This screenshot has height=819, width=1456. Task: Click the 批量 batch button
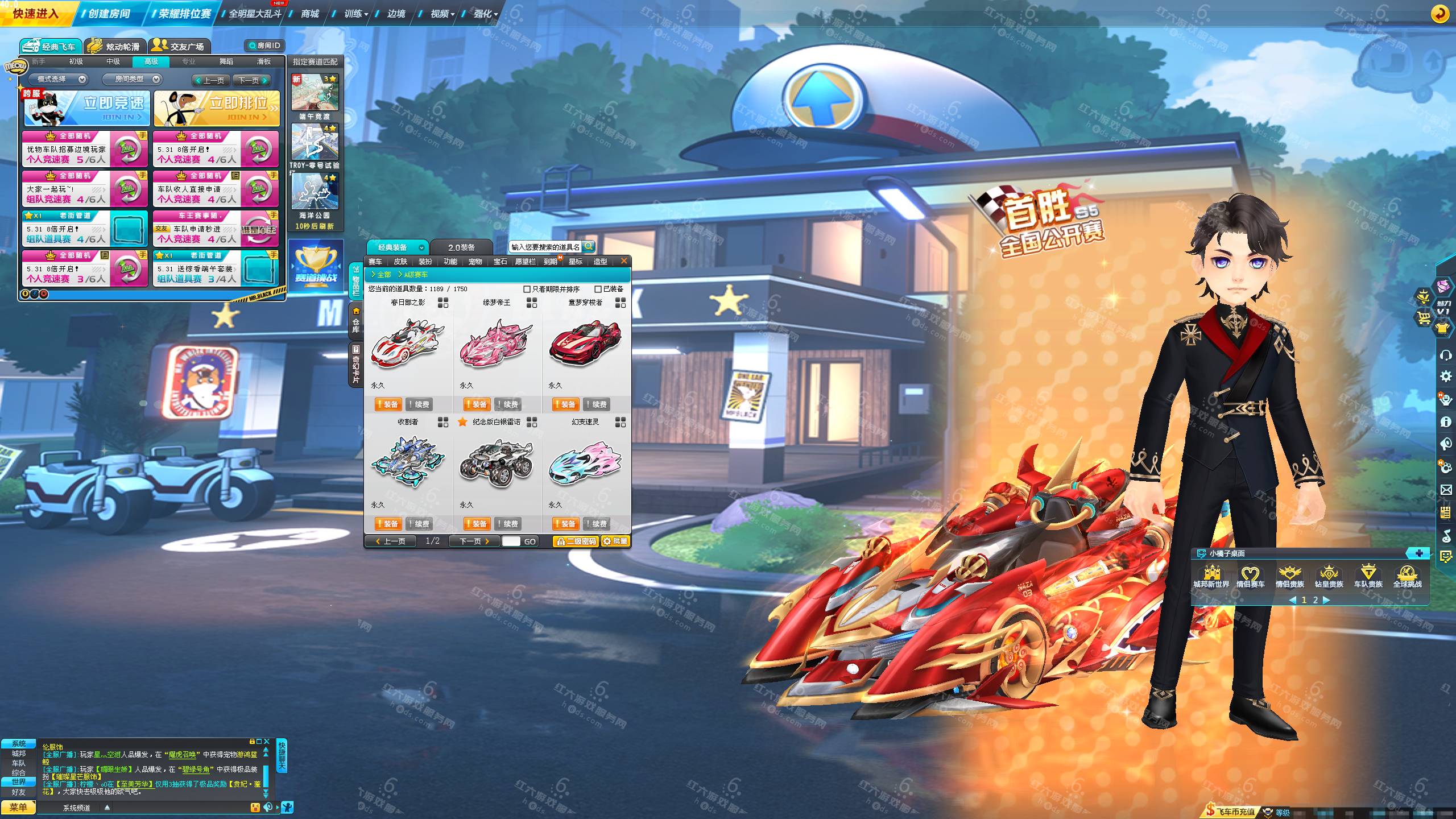pyautogui.click(x=616, y=541)
